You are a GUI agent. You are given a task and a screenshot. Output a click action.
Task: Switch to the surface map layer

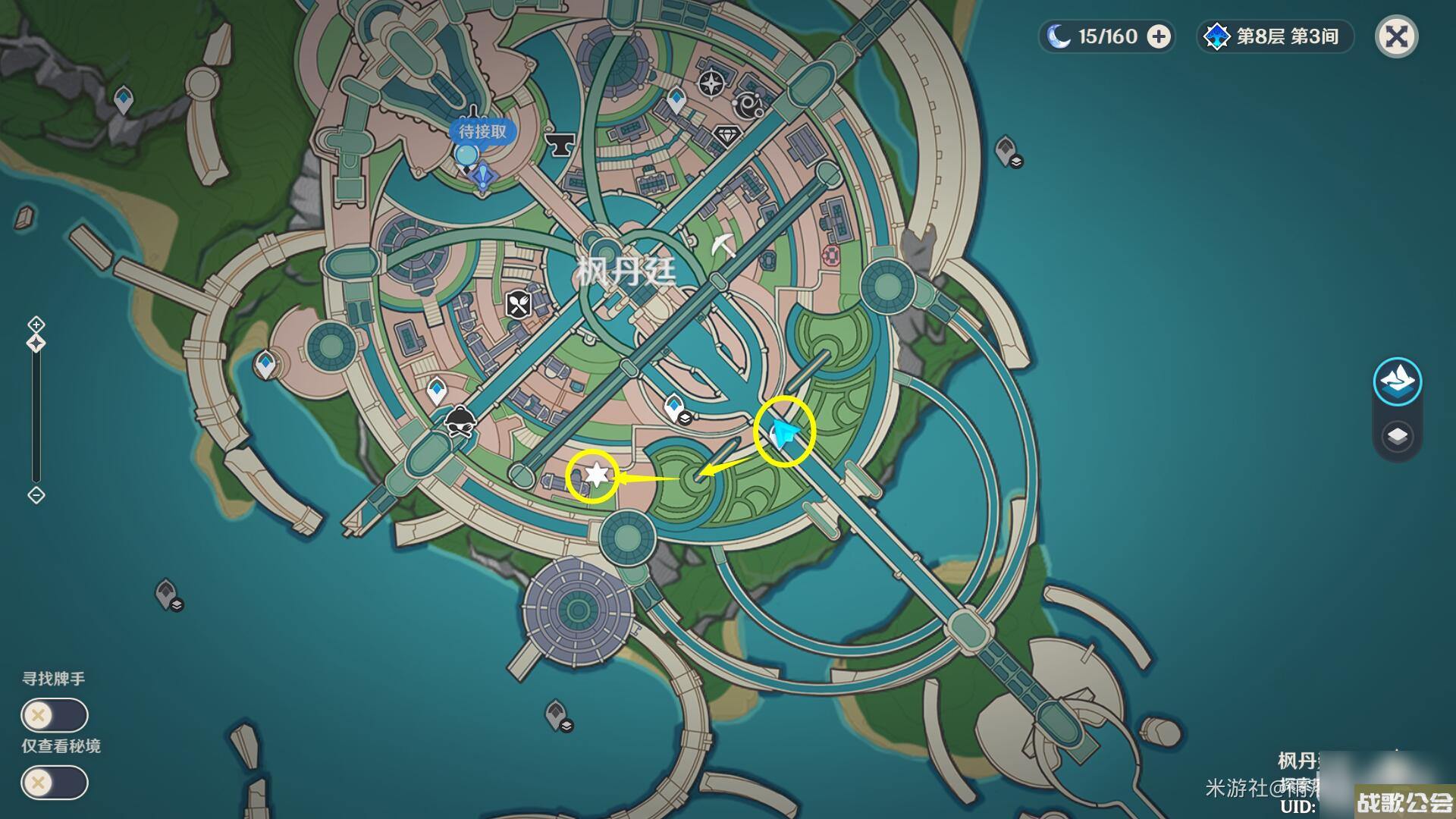tap(1397, 381)
